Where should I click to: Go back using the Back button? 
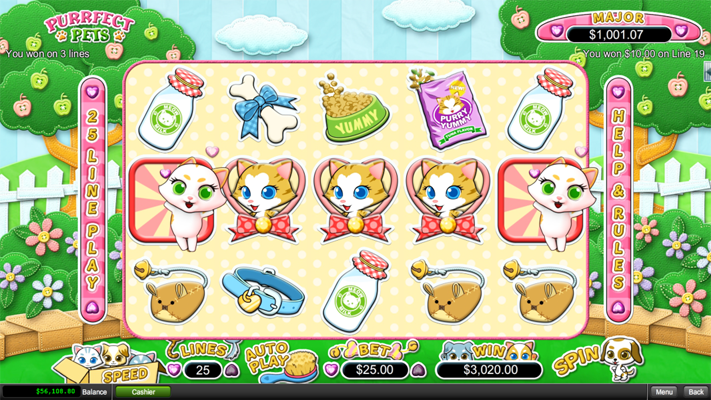pos(696,392)
